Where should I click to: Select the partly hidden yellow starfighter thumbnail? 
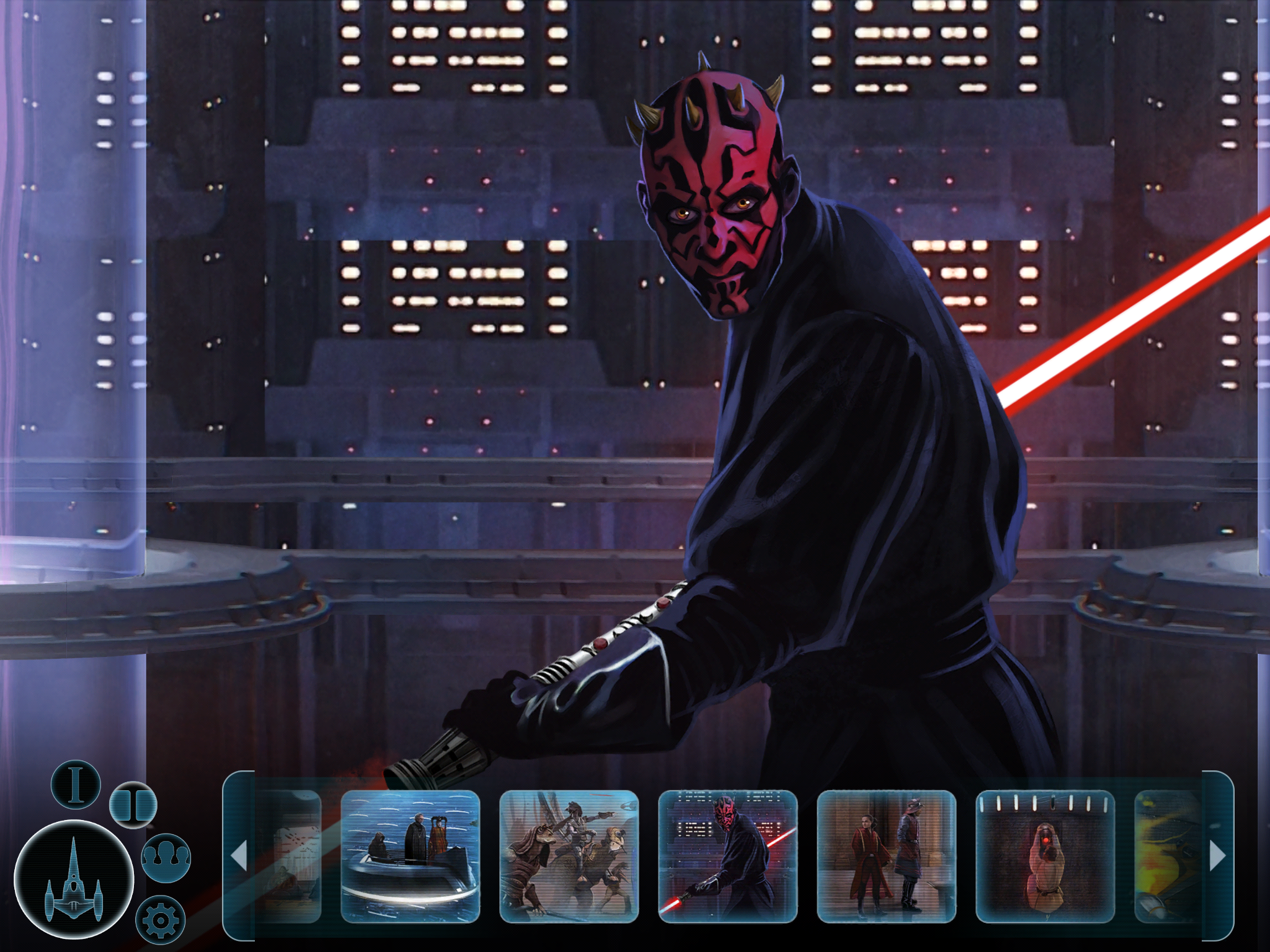1167,856
